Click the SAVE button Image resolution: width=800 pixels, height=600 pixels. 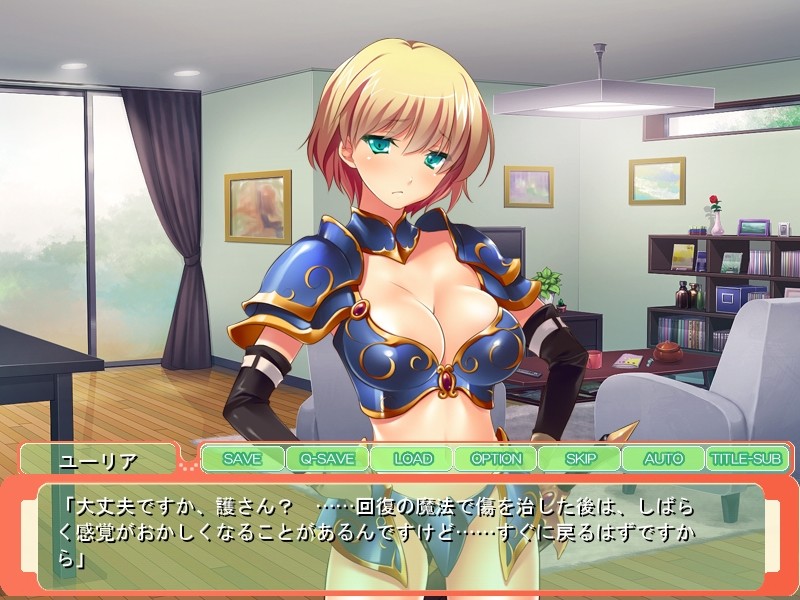[242, 459]
